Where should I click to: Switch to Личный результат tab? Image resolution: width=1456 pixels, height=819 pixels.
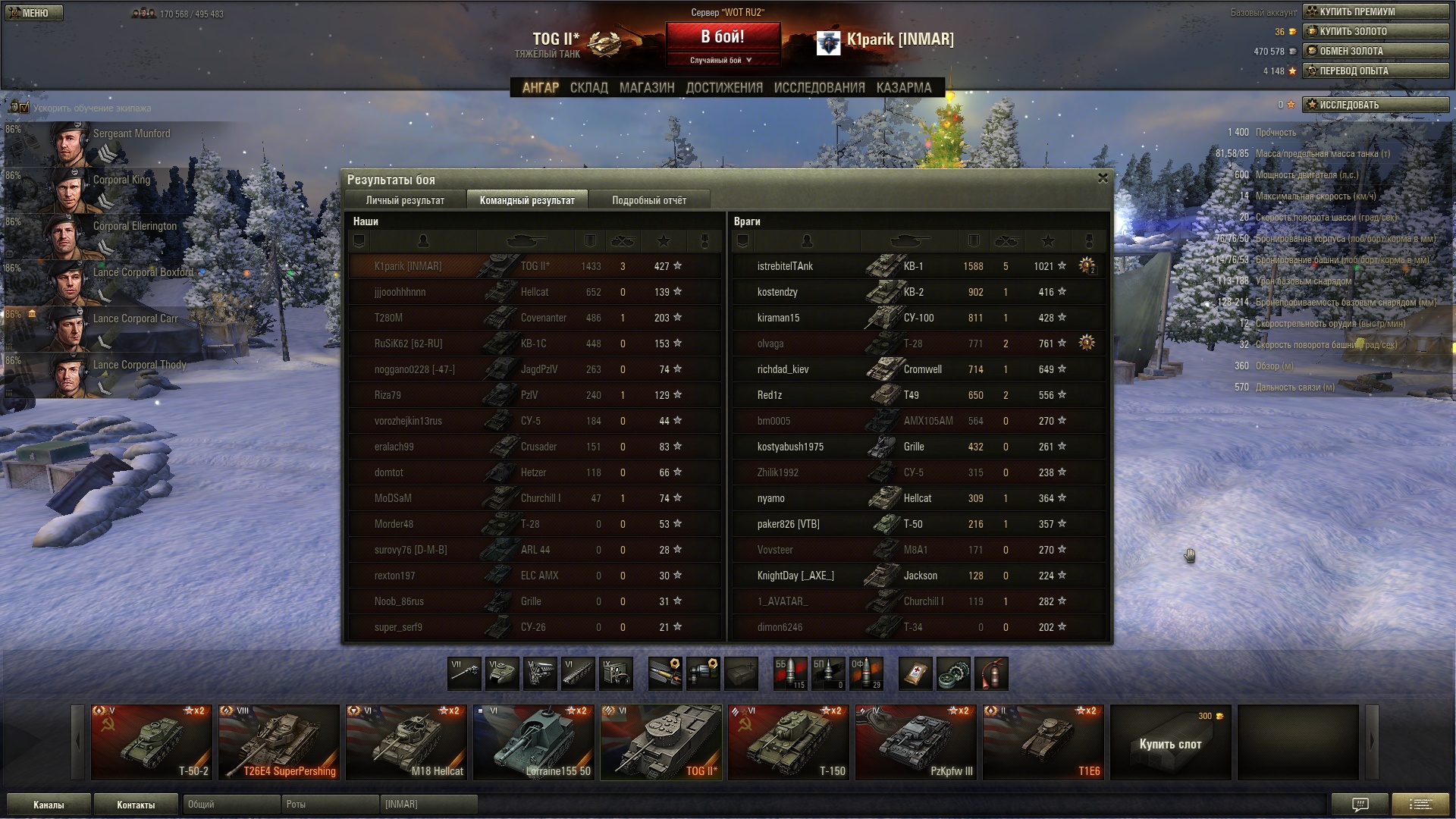(405, 200)
